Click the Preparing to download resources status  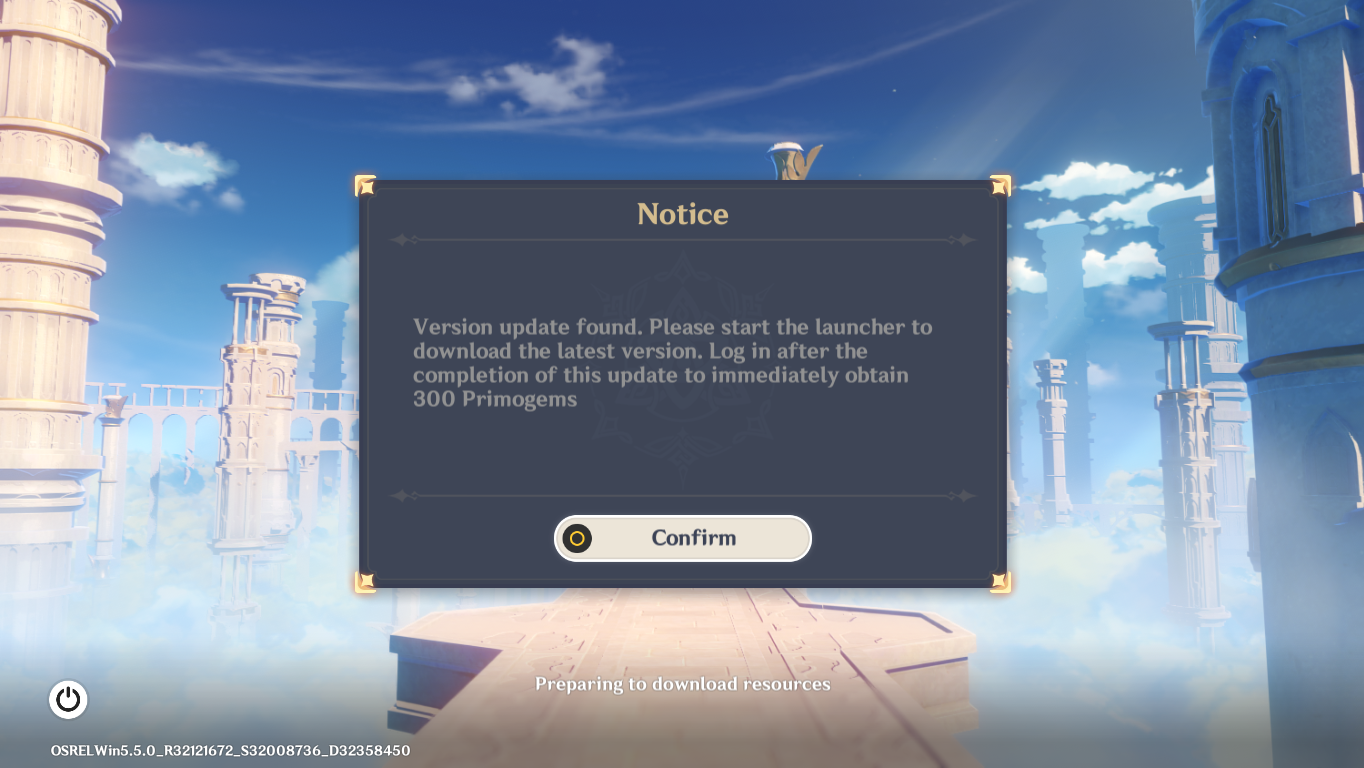click(682, 684)
